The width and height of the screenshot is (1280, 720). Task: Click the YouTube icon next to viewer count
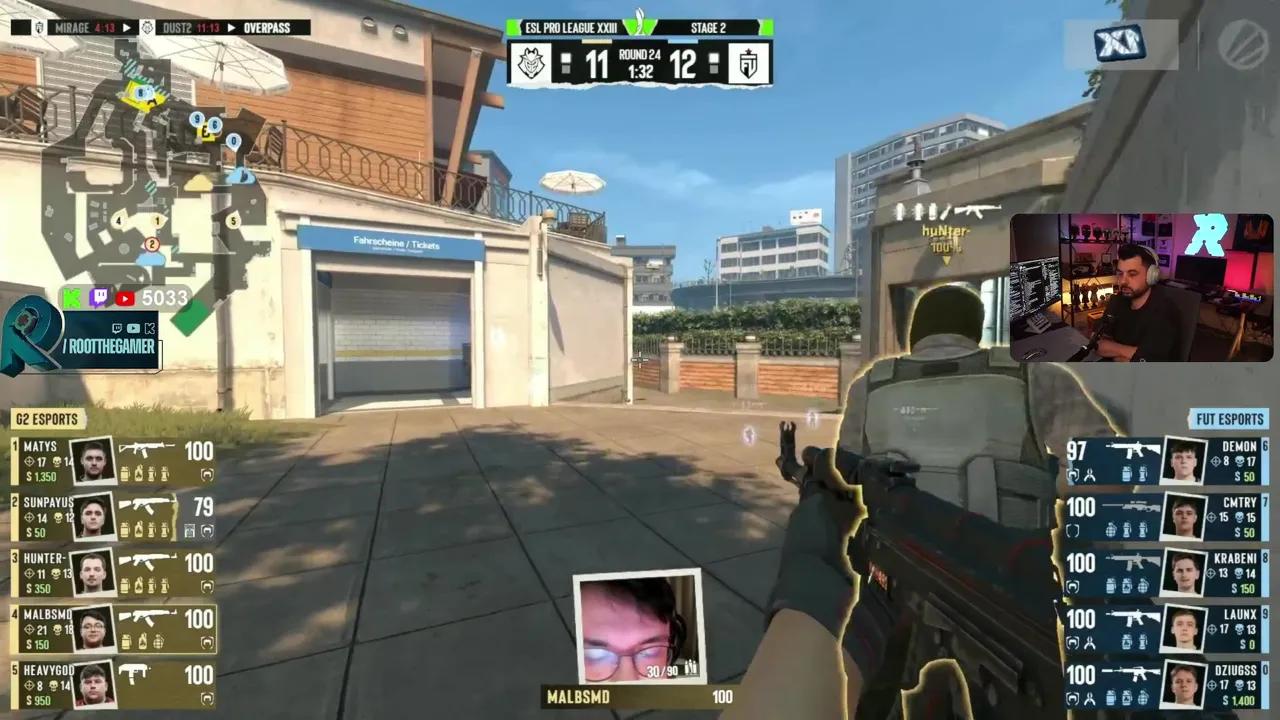pyautogui.click(x=123, y=297)
